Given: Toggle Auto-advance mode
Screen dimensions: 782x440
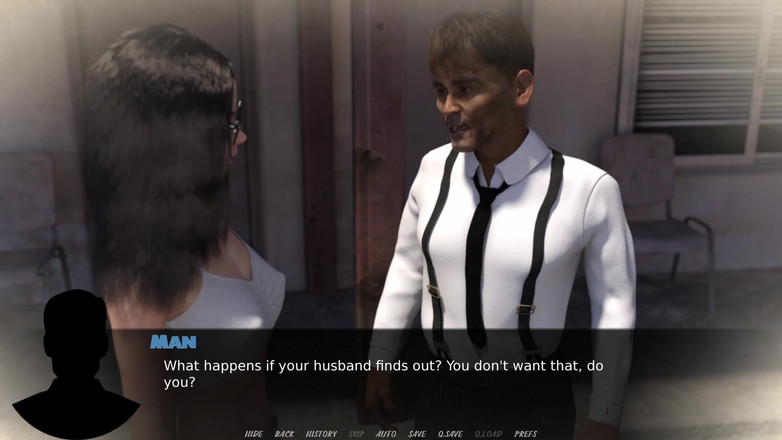Looking at the screenshot, I should tap(386, 434).
